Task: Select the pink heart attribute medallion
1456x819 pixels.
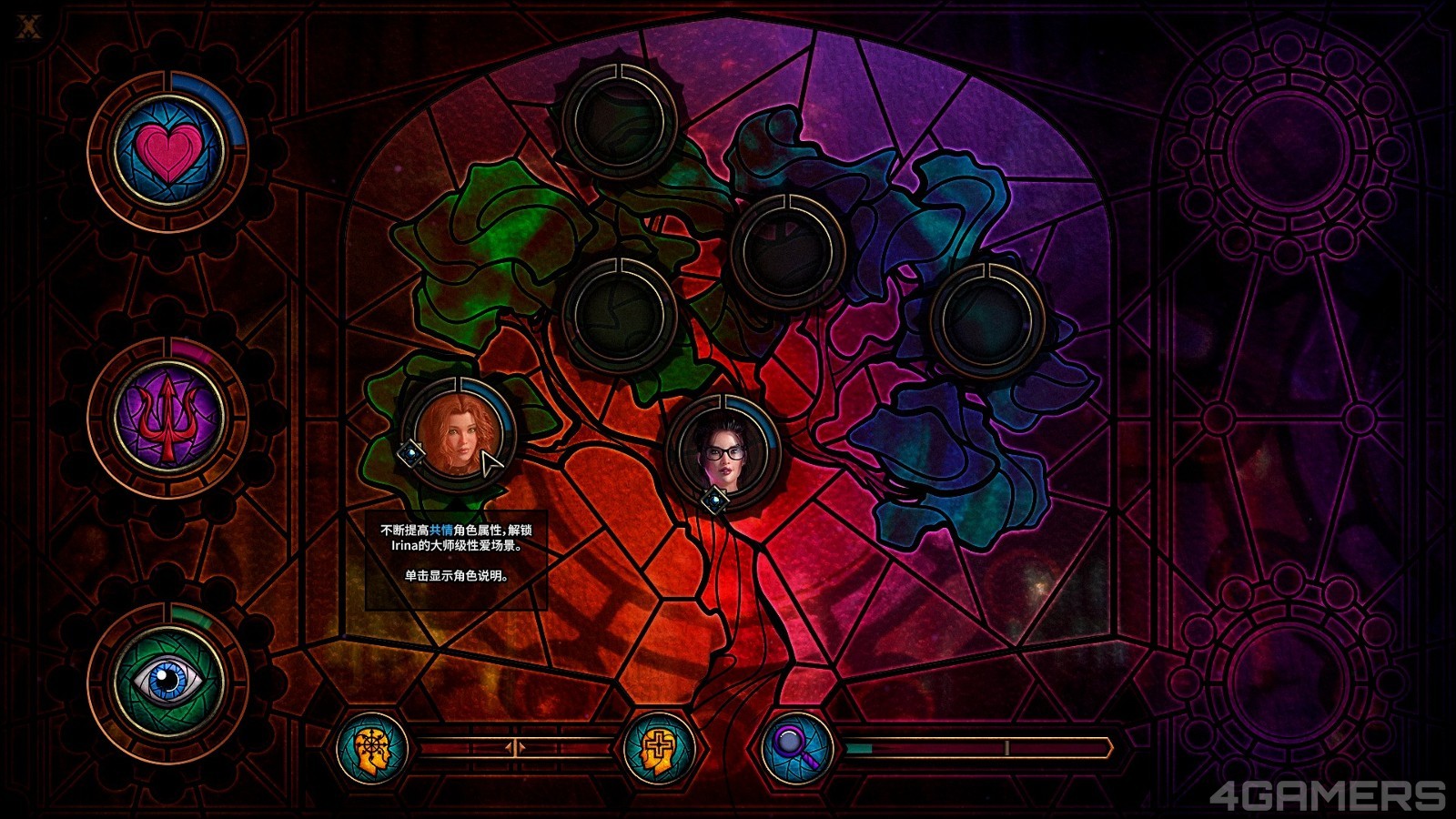Action: pos(168,150)
